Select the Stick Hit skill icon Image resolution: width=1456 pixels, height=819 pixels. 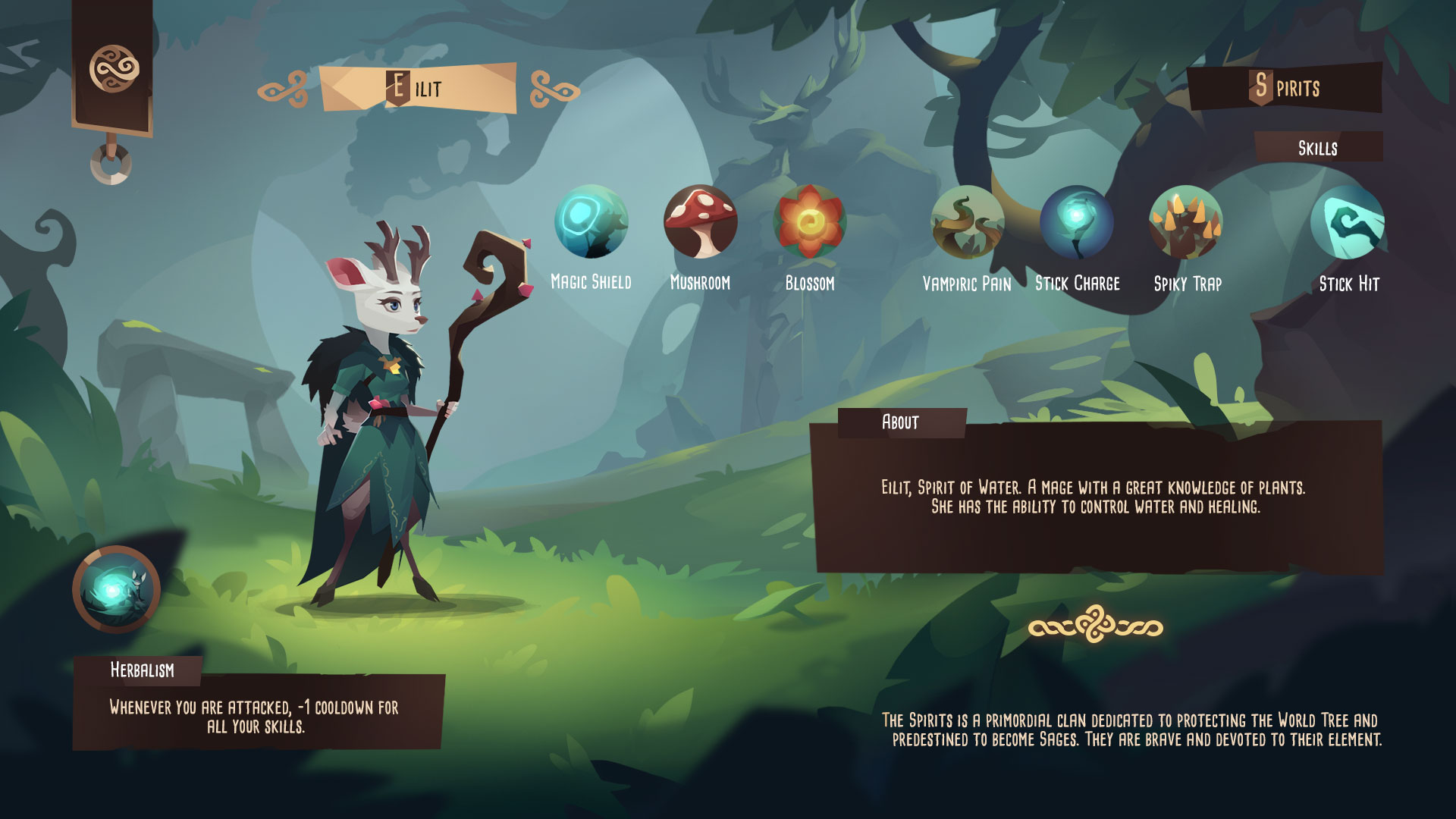click(1348, 222)
